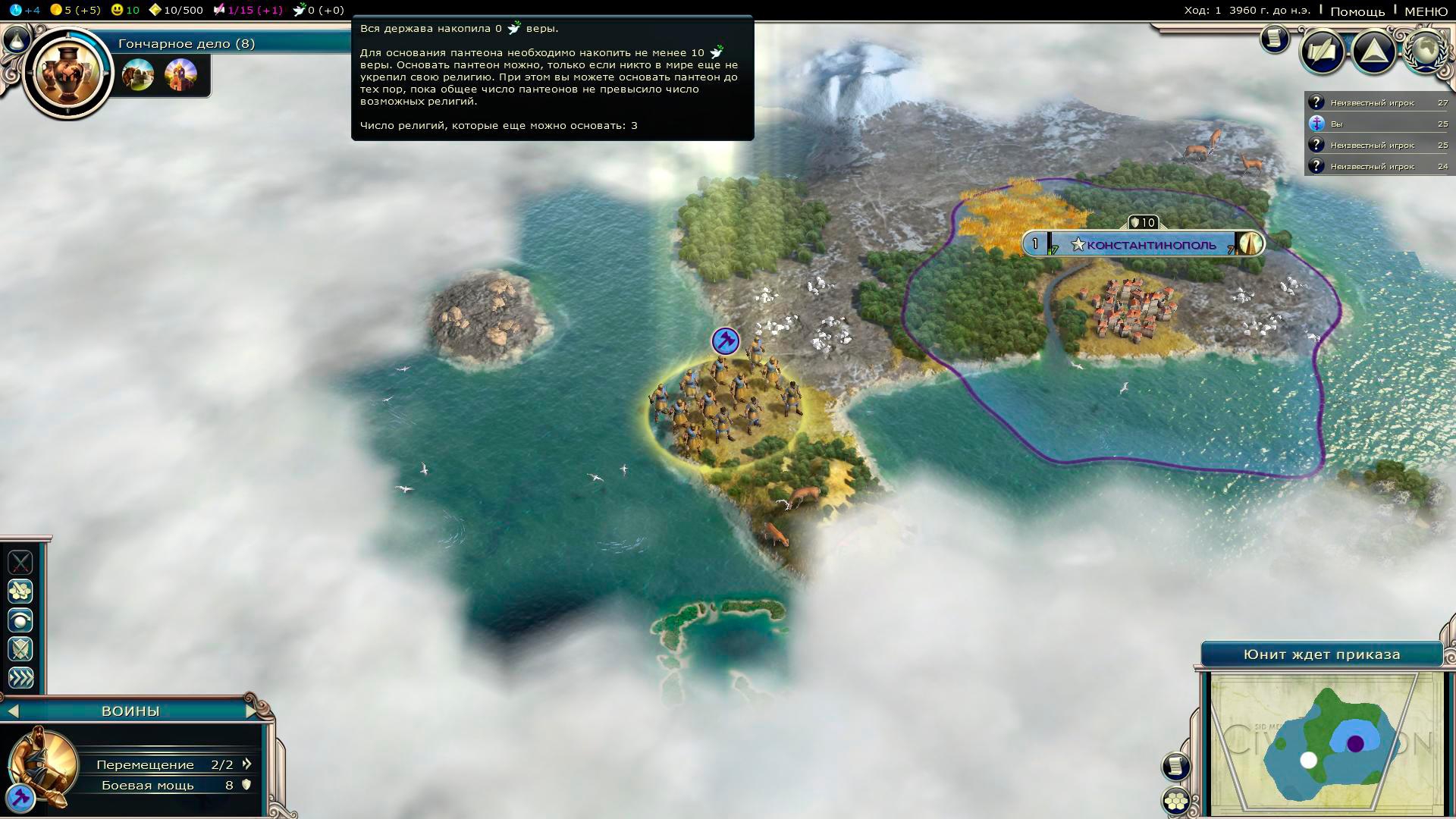Click the gold coin treasury readout icon

pyautogui.click(x=56, y=10)
